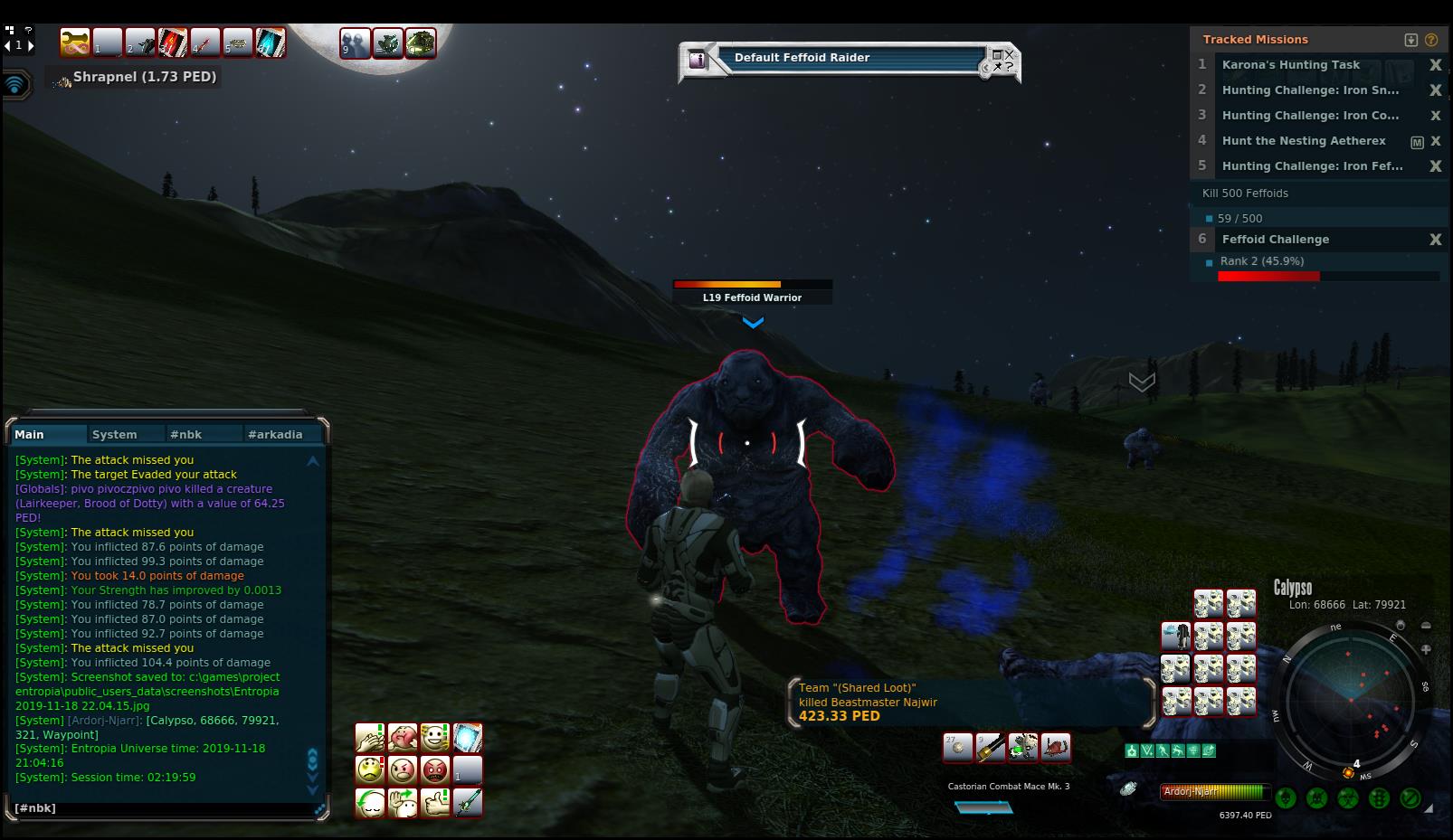The width and height of the screenshot is (1453, 840).
Task: Zoom in the radar with the plus button
Action: pyautogui.click(x=1426, y=649)
